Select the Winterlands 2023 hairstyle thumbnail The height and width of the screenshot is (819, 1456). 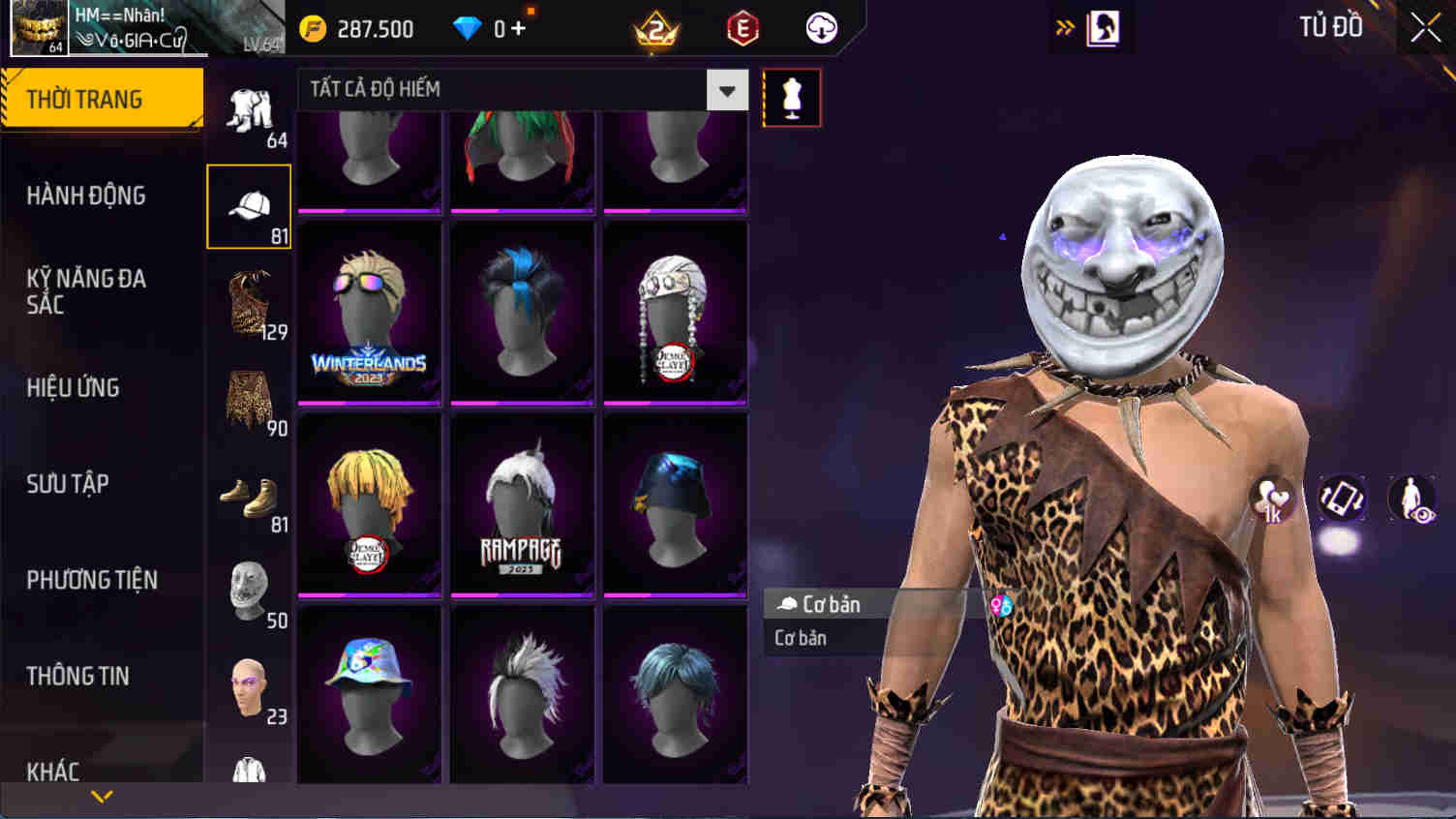368,308
